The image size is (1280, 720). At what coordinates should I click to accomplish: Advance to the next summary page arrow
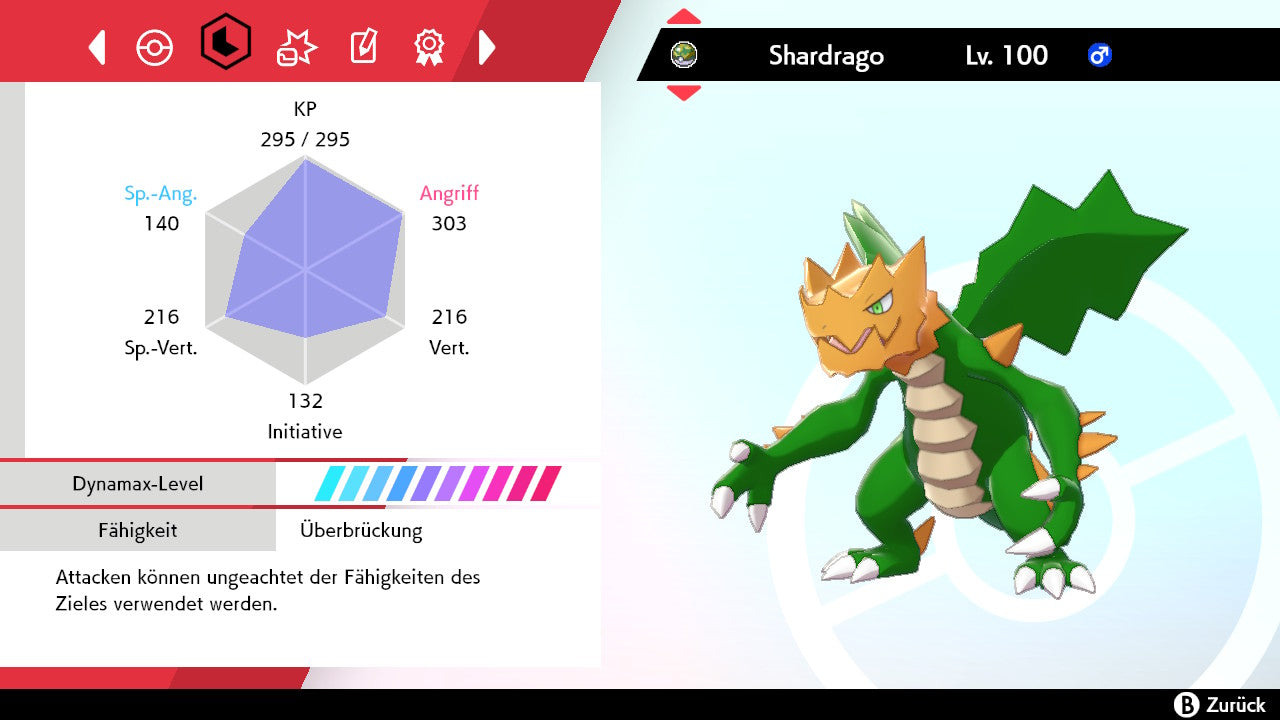point(487,47)
